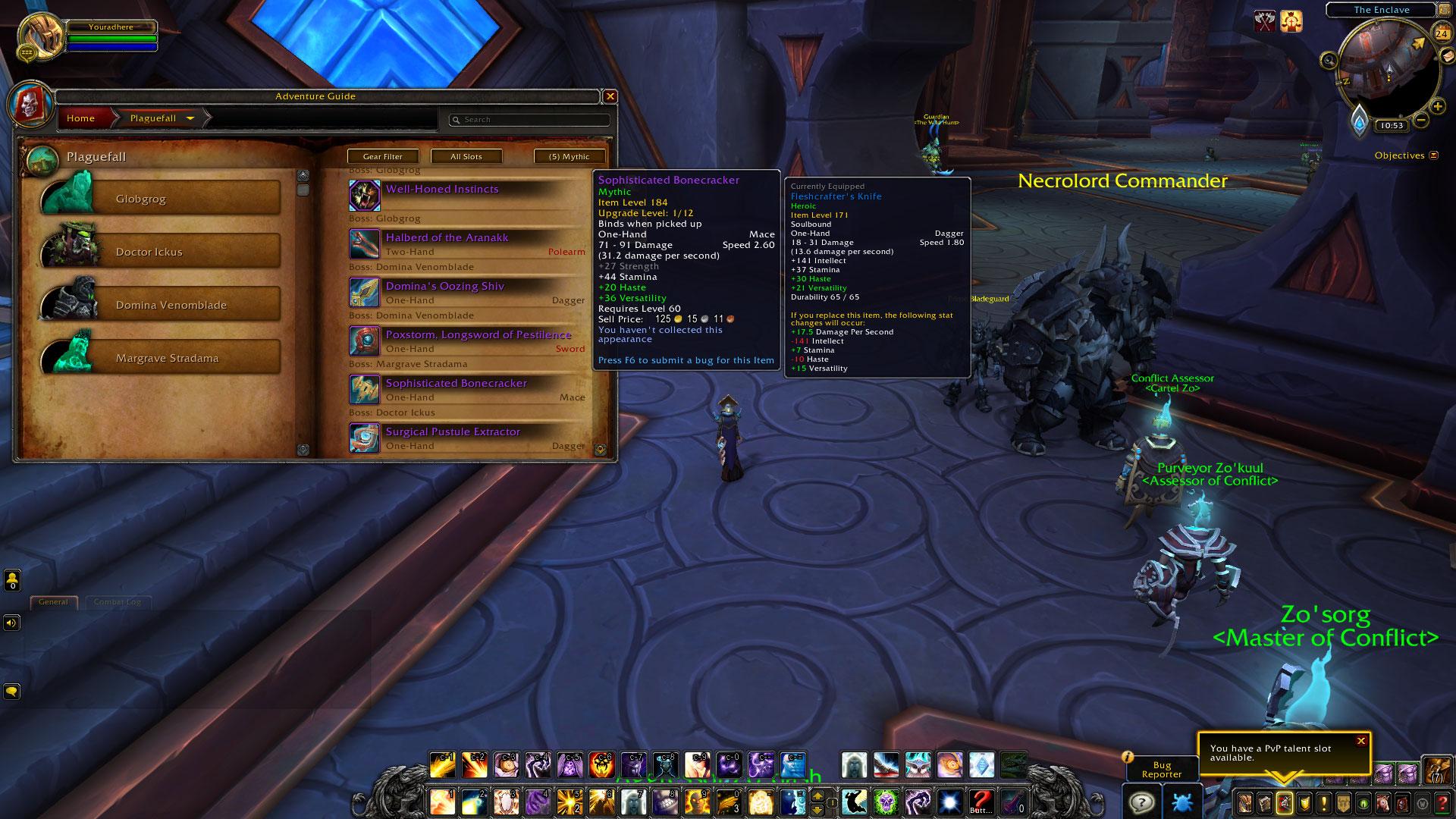Expand the Plaguefall breadcrumb dropdown arrow
The image size is (1456, 819).
point(190,119)
